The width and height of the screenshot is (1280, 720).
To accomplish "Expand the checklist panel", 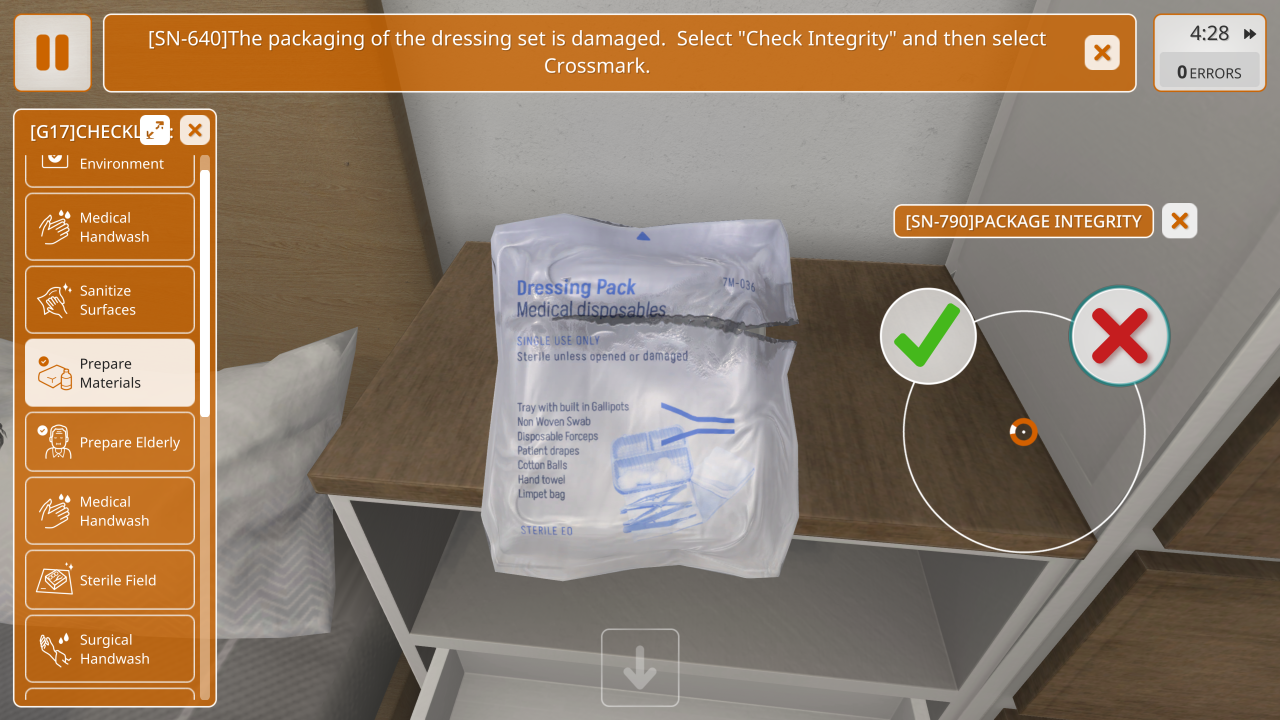I will (155, 130).
